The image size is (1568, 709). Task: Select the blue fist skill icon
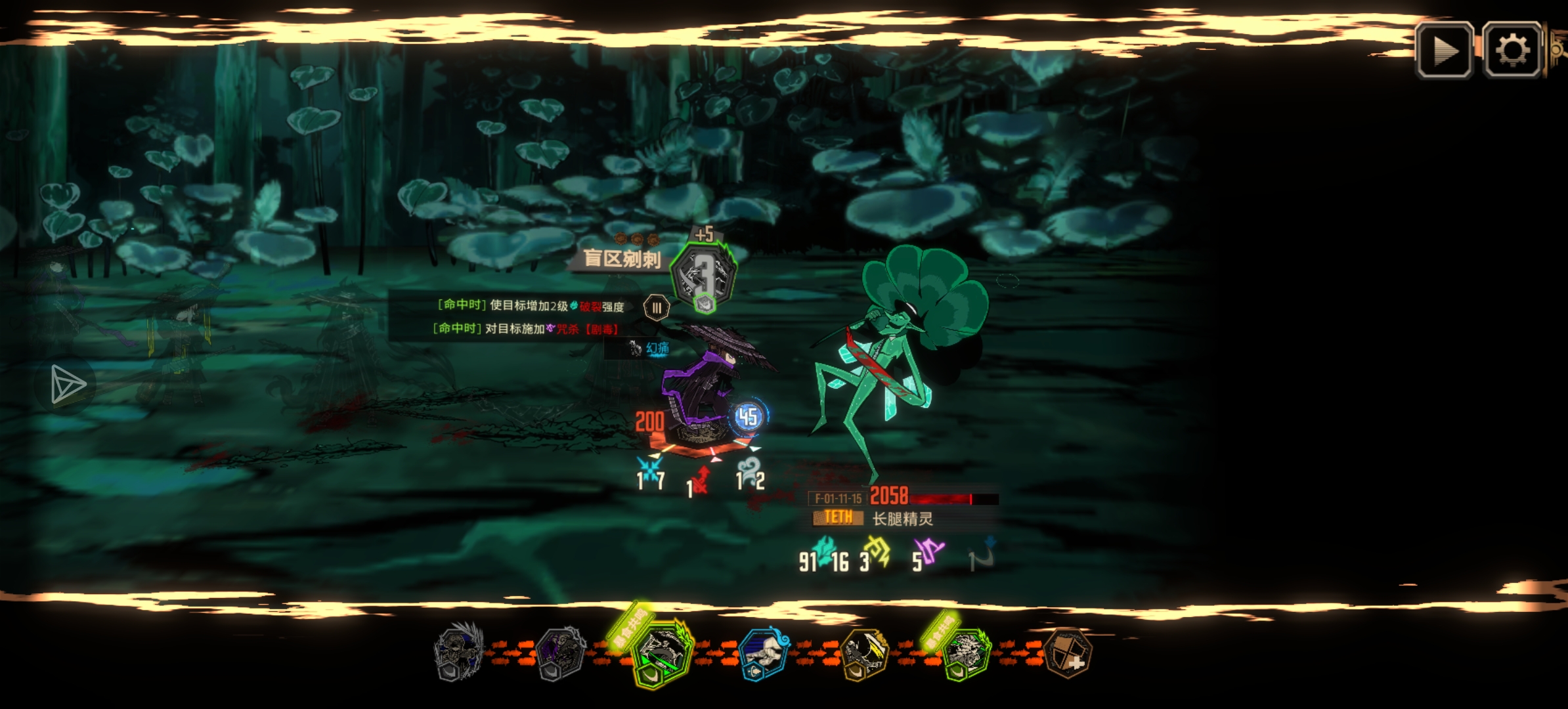coord(763,653)
